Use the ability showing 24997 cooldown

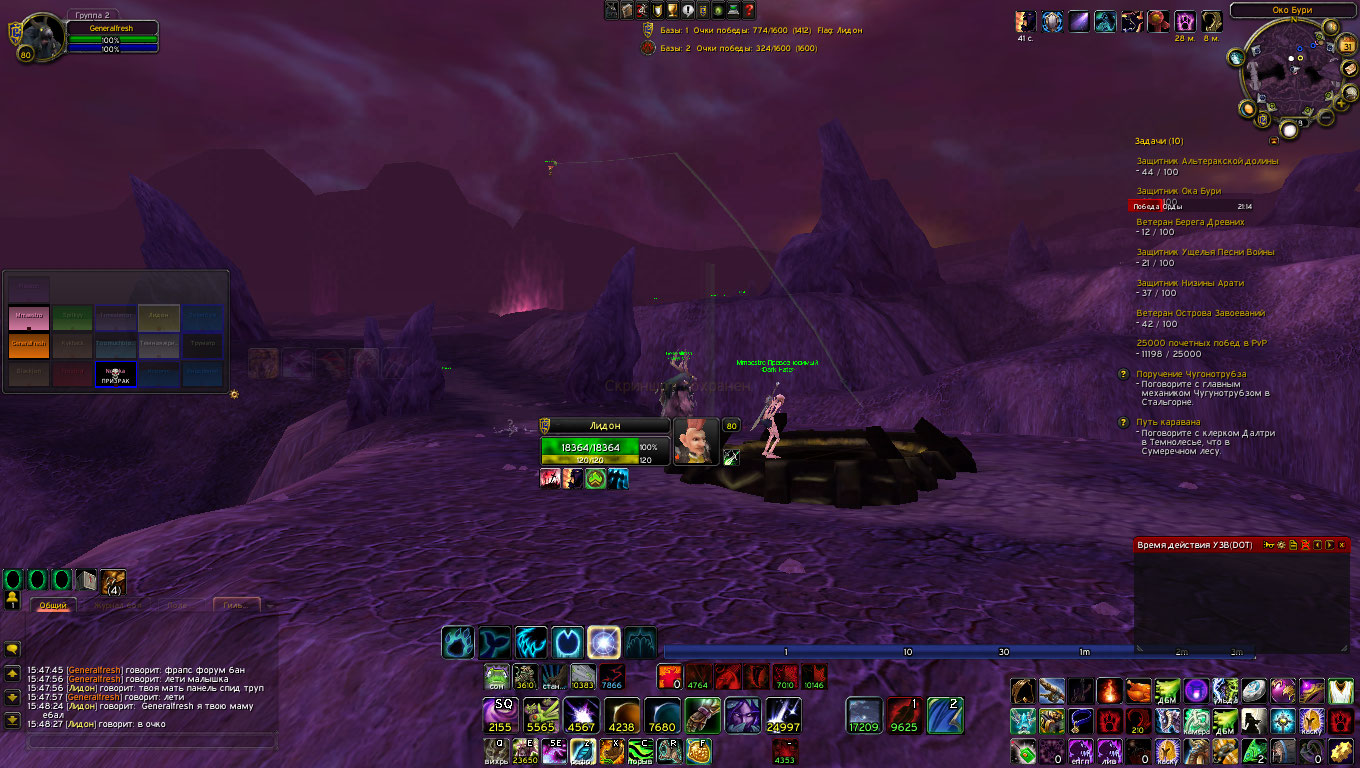(781, 714)
